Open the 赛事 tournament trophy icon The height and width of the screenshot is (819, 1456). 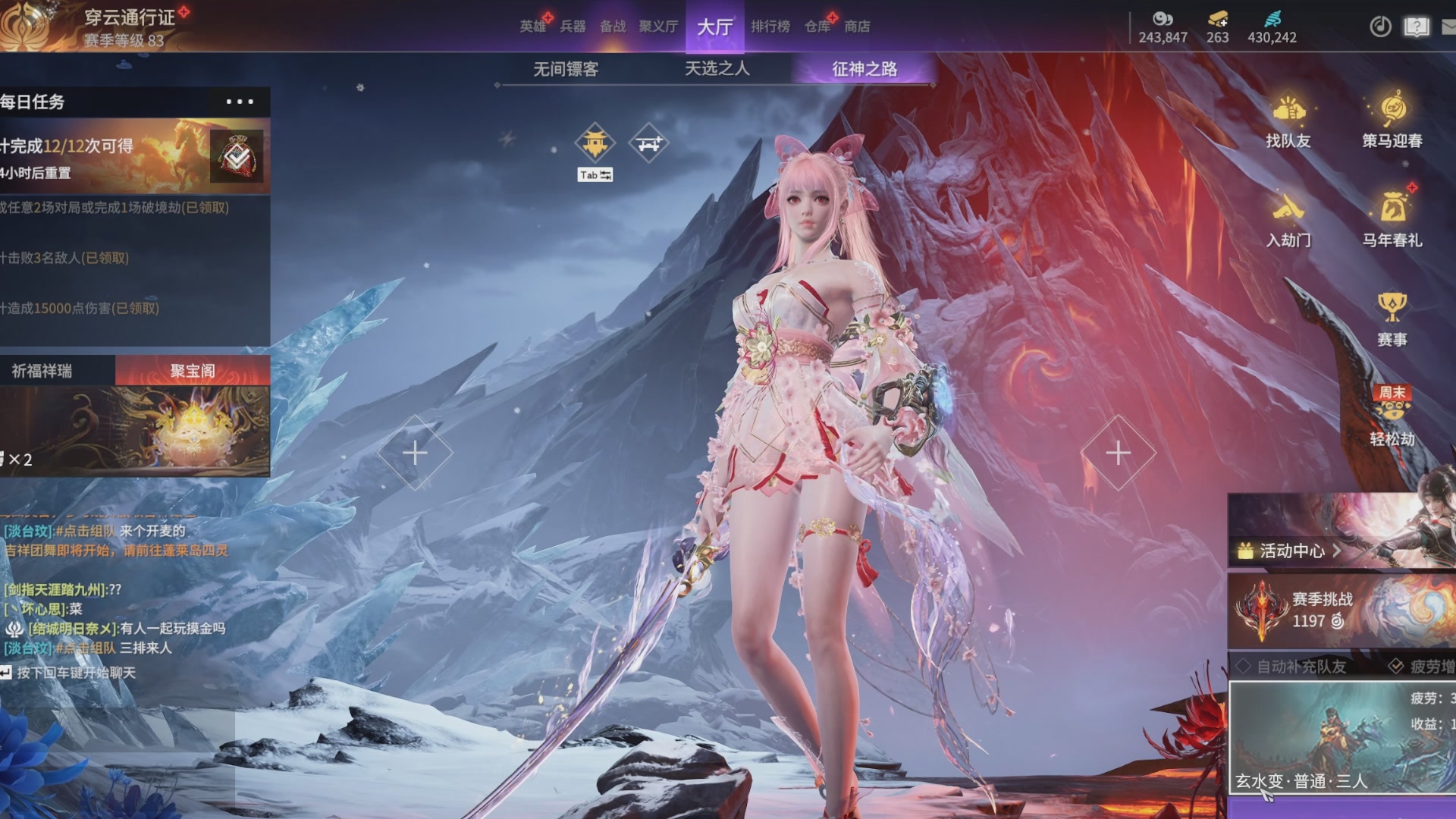(1392, 318)
